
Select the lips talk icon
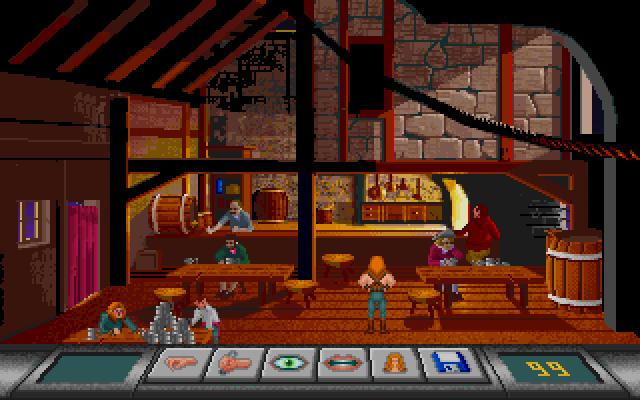[338, 366]
